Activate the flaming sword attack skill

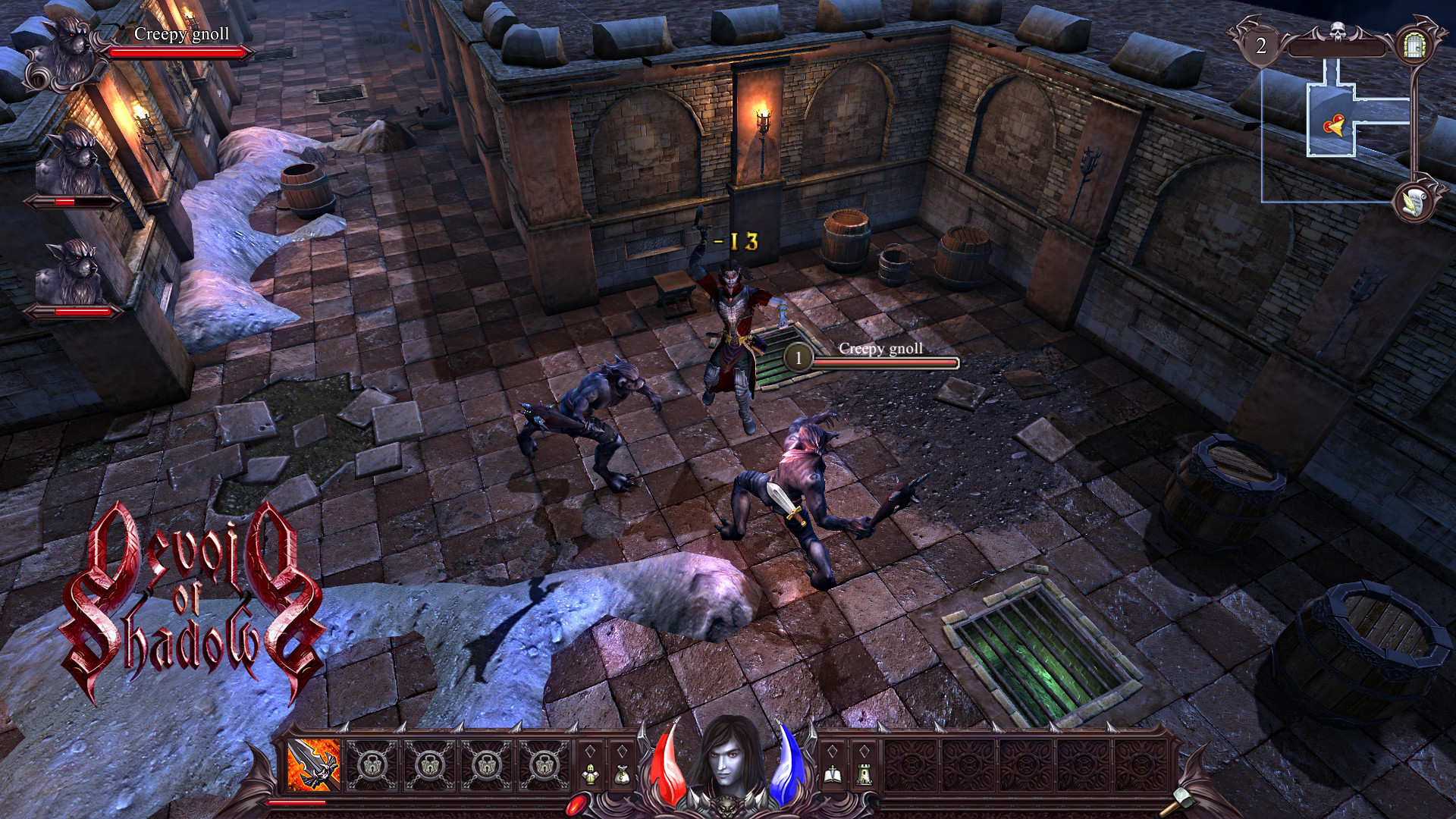click(315, 765)
